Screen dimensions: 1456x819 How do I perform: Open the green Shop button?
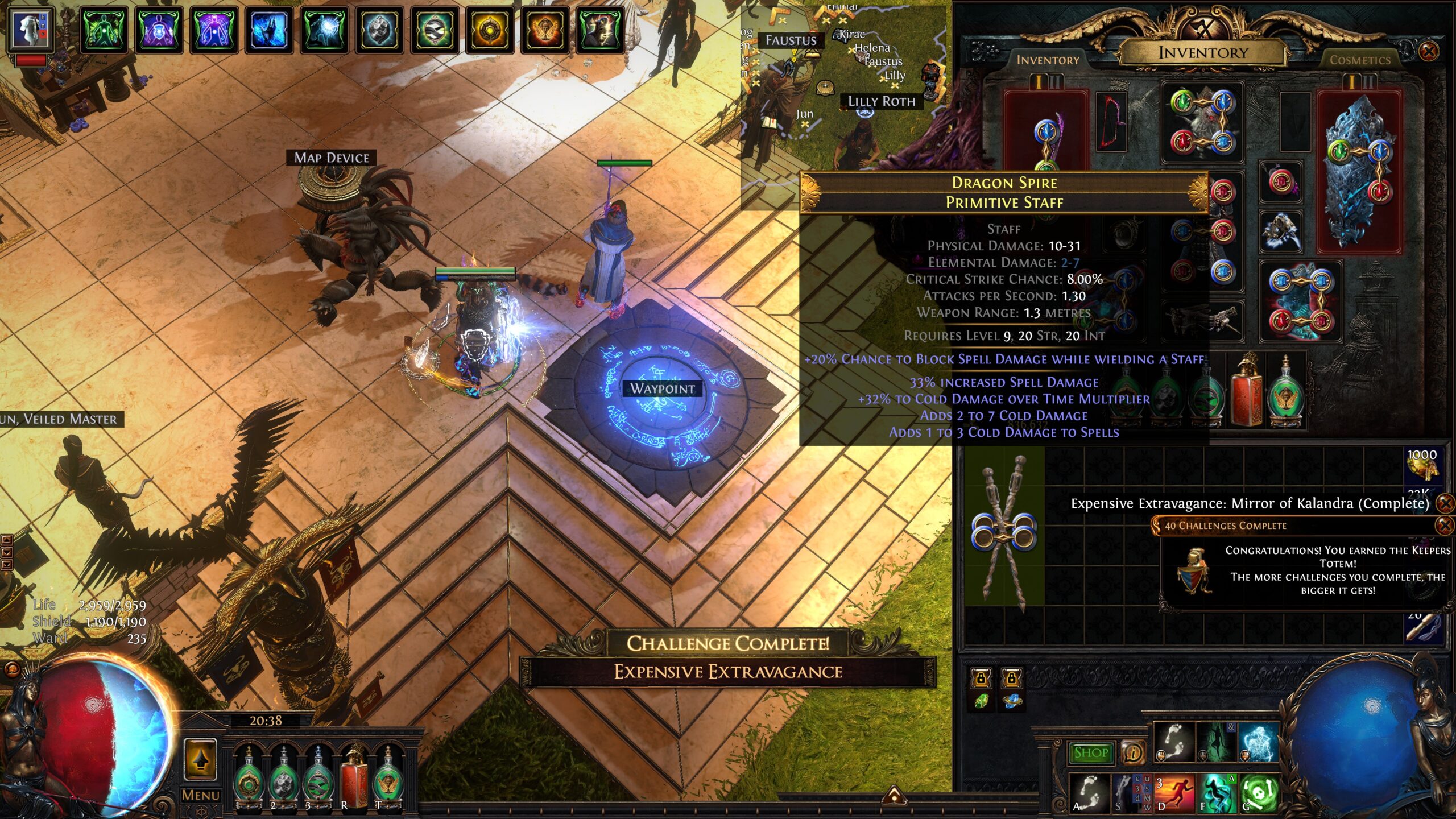(1090, 752)
